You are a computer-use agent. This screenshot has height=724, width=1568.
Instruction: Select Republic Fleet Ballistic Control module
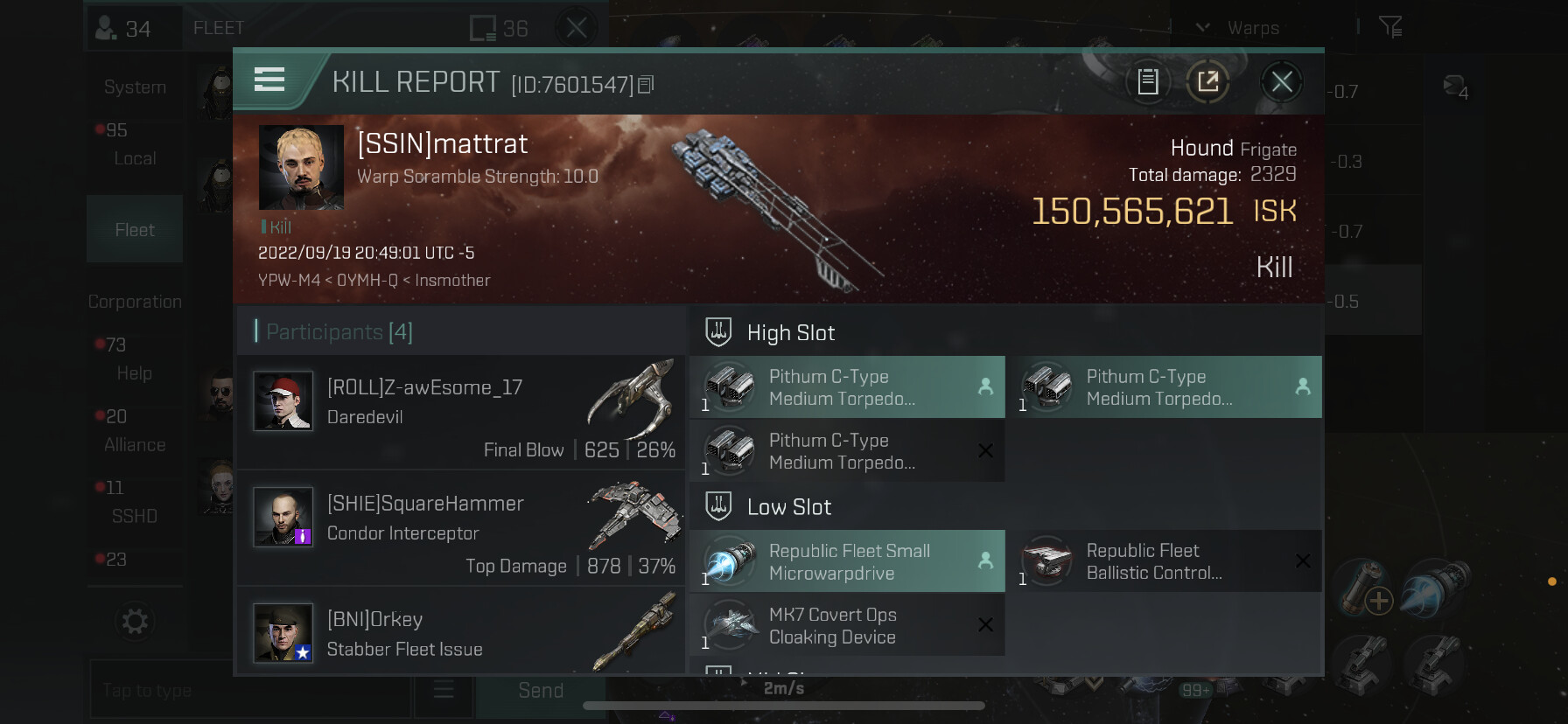point(1164,561)
